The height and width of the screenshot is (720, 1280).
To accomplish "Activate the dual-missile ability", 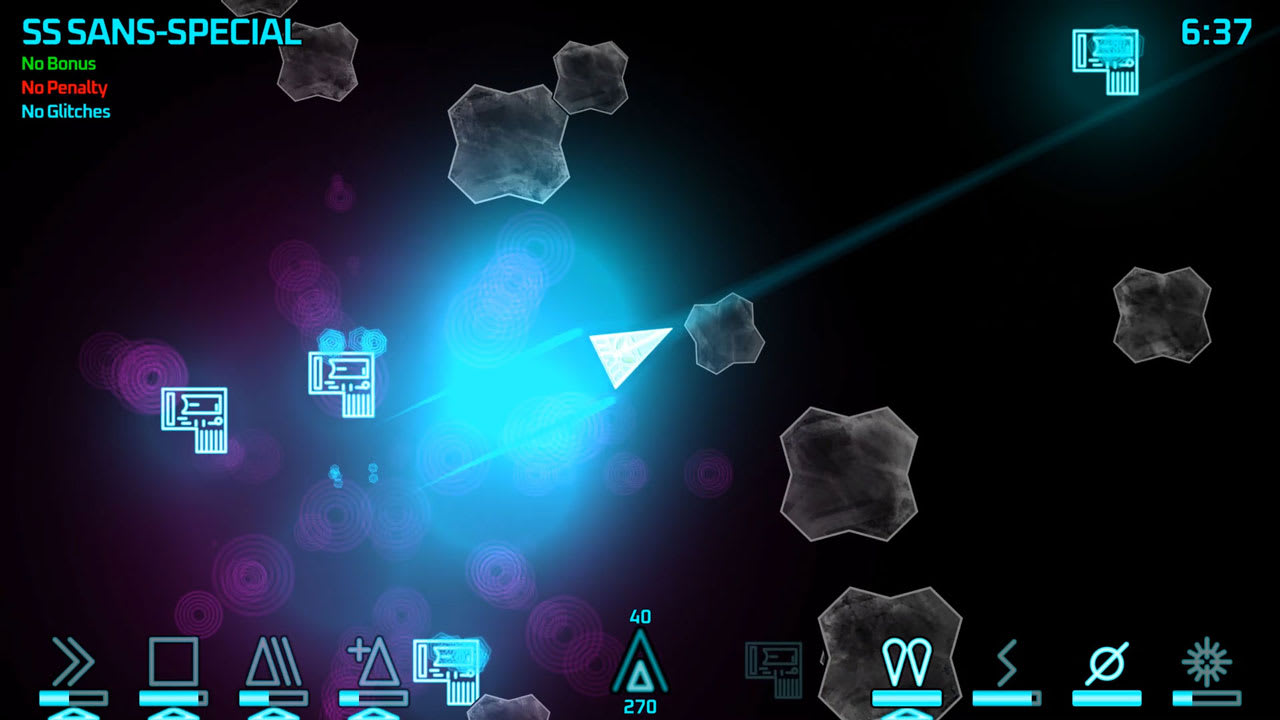I will pos(905,660).
